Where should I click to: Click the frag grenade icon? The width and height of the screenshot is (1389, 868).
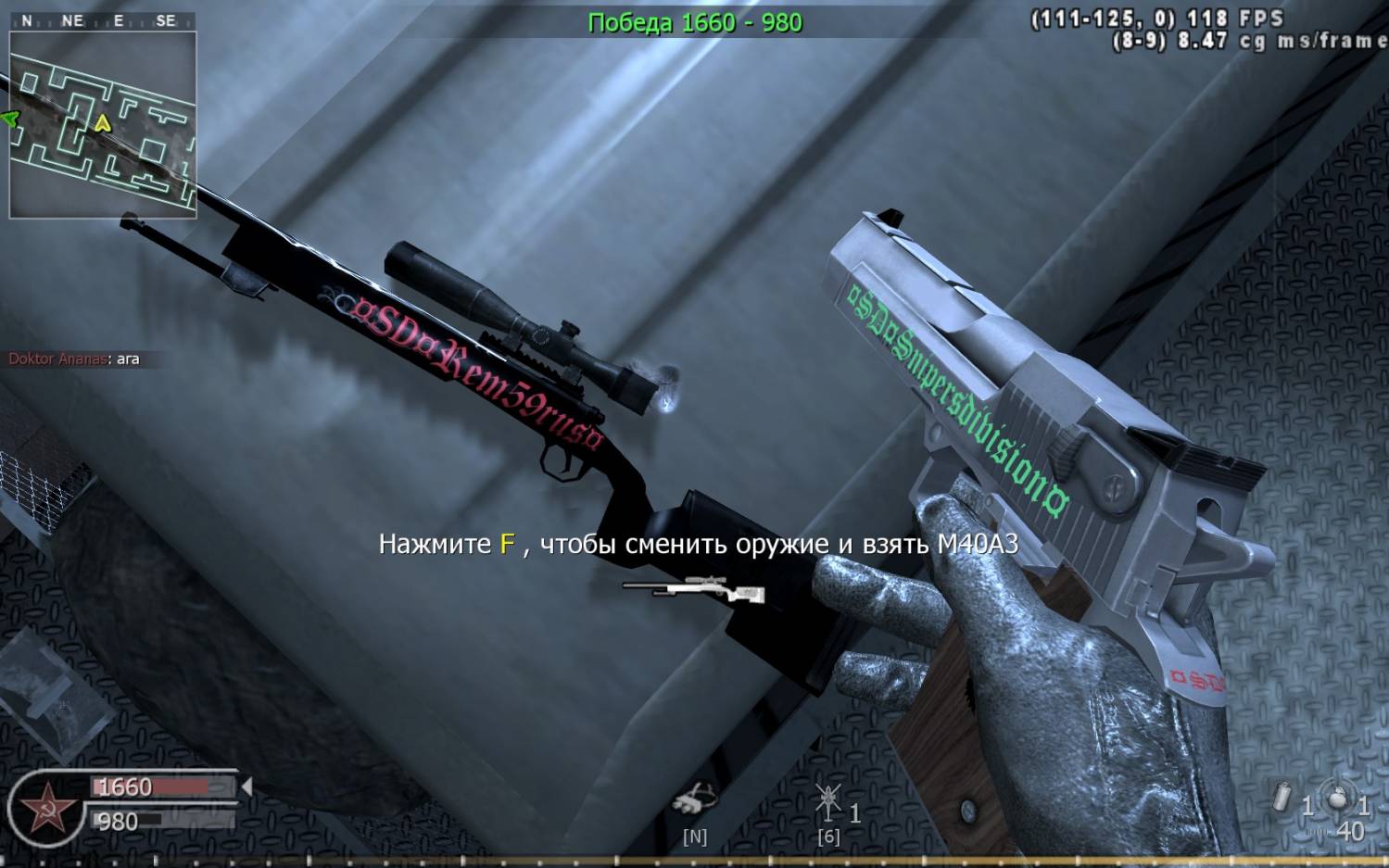click(x=1338, y=799)
